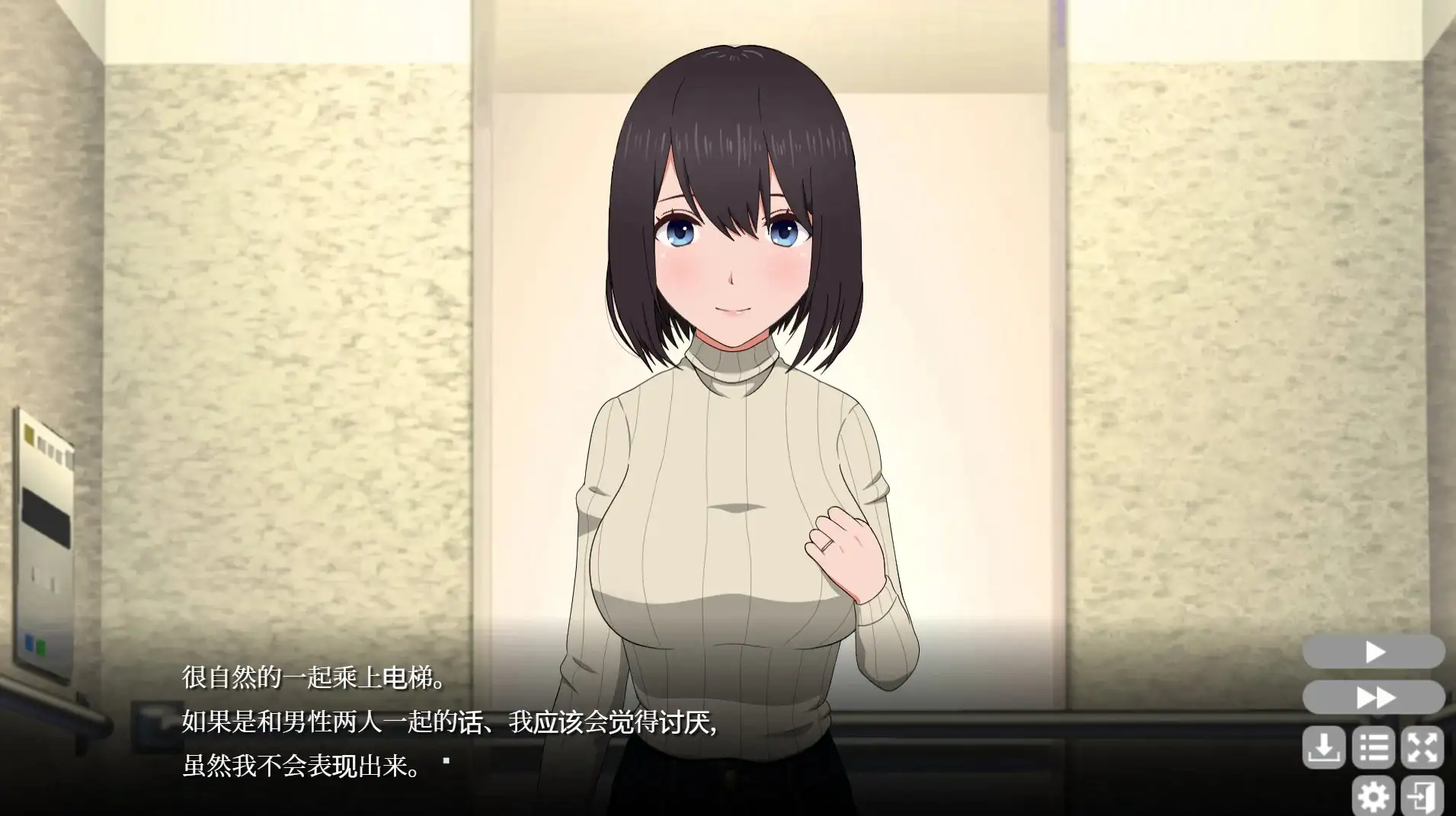The image size is (1456, 816).
Task: Open the backlog to review past dialogue
Action: click(1374, 749)
